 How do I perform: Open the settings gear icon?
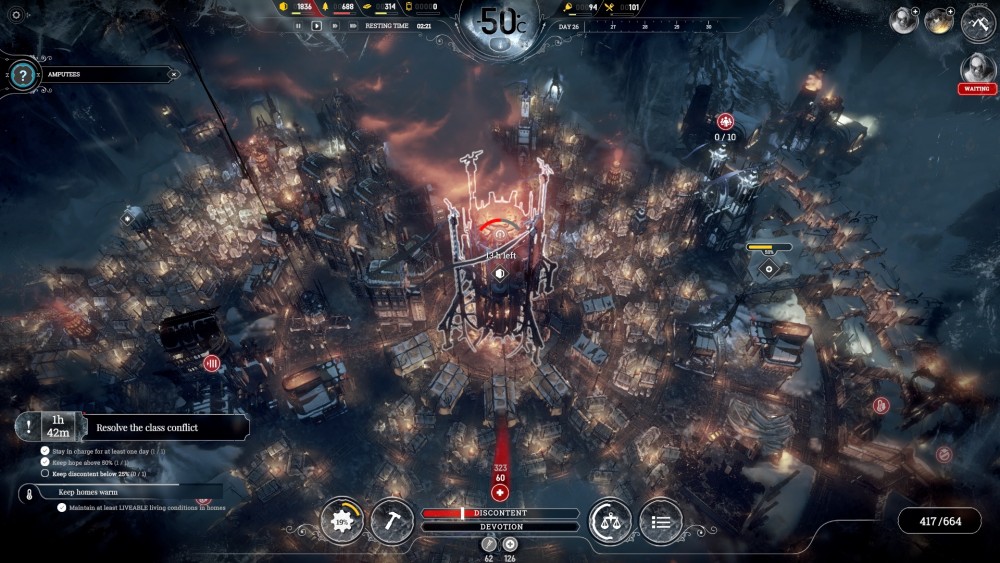(x=15, y=15)
